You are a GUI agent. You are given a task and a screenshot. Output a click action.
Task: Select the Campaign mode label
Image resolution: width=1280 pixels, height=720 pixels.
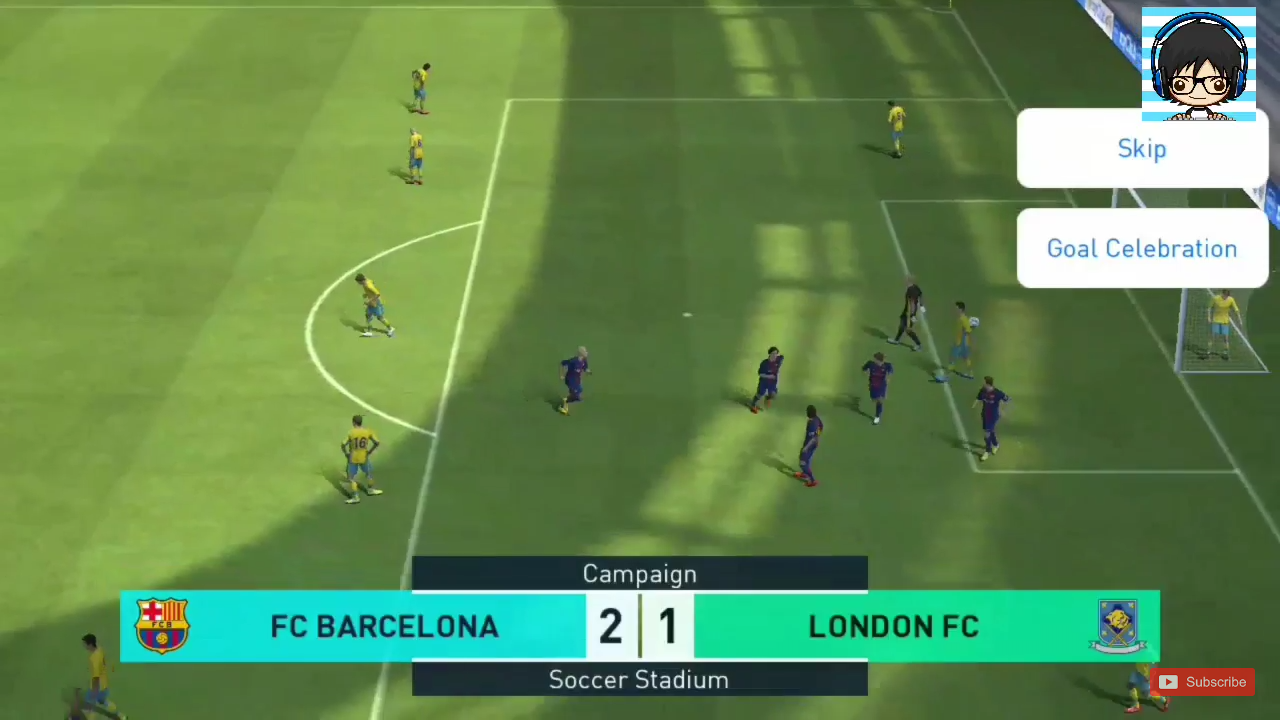tap(639, 574)
